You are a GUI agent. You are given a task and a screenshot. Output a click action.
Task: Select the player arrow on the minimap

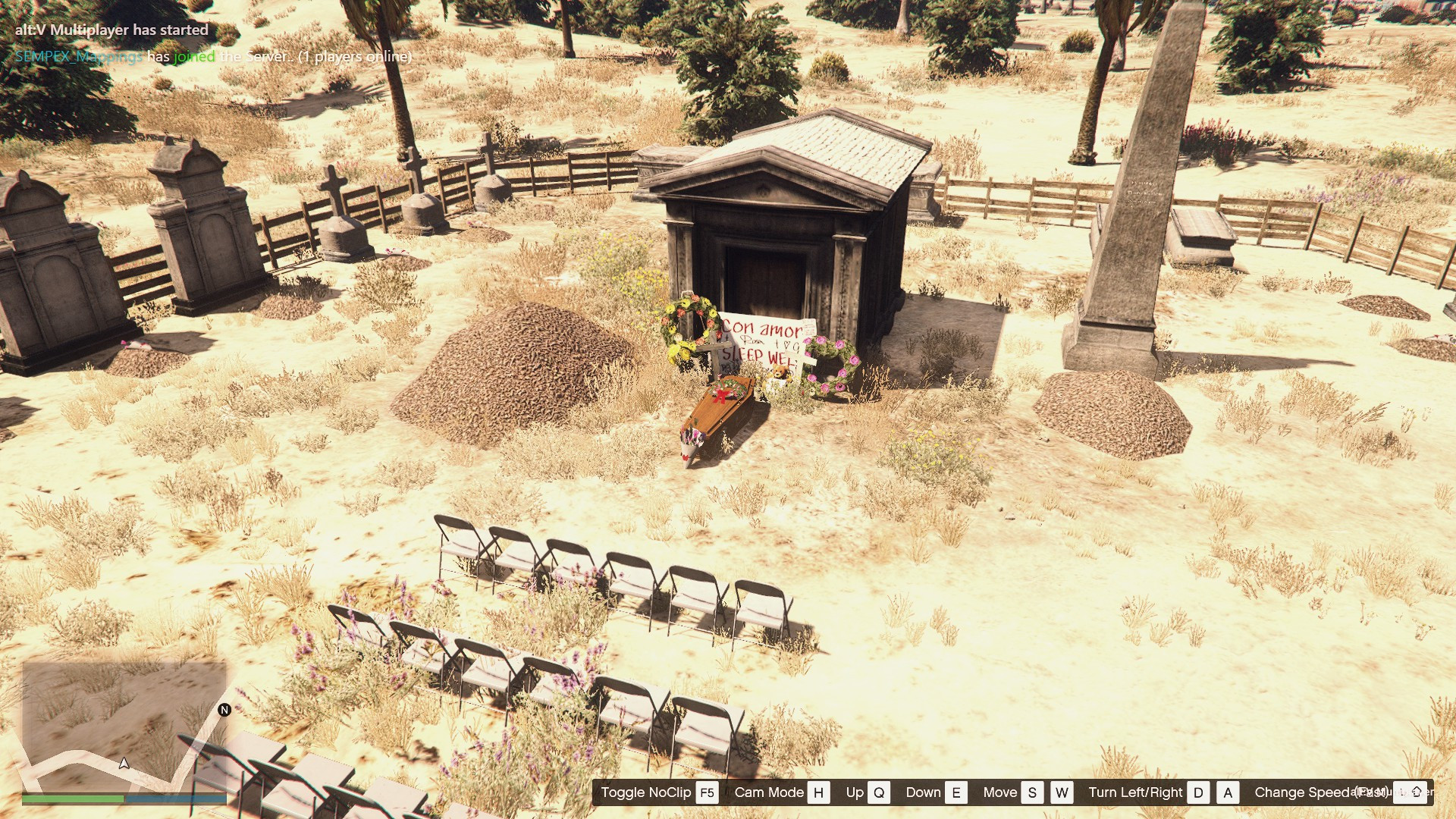pyautogui.click(x=124, y=763)
